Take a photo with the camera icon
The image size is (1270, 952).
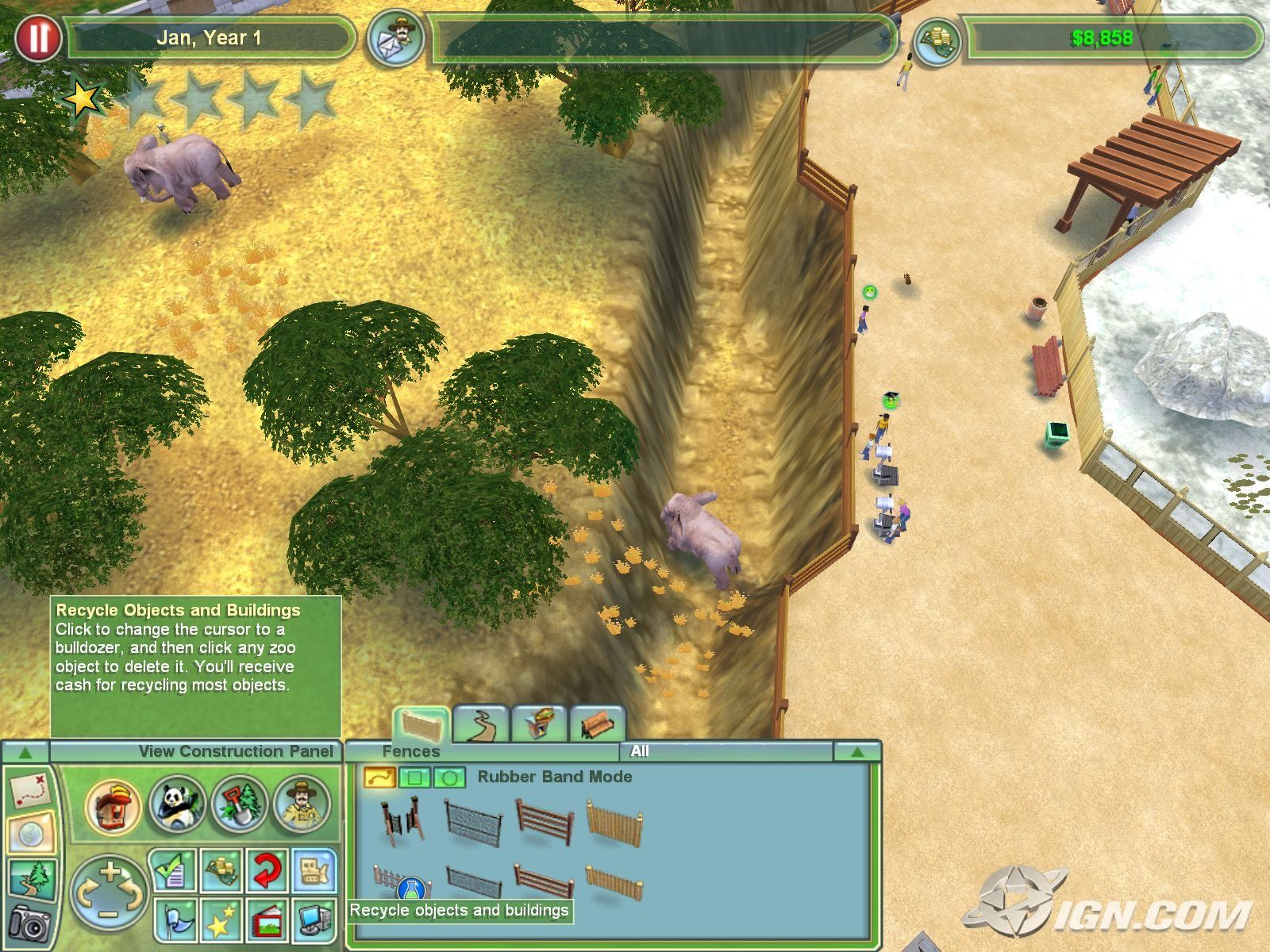point(30,924)
